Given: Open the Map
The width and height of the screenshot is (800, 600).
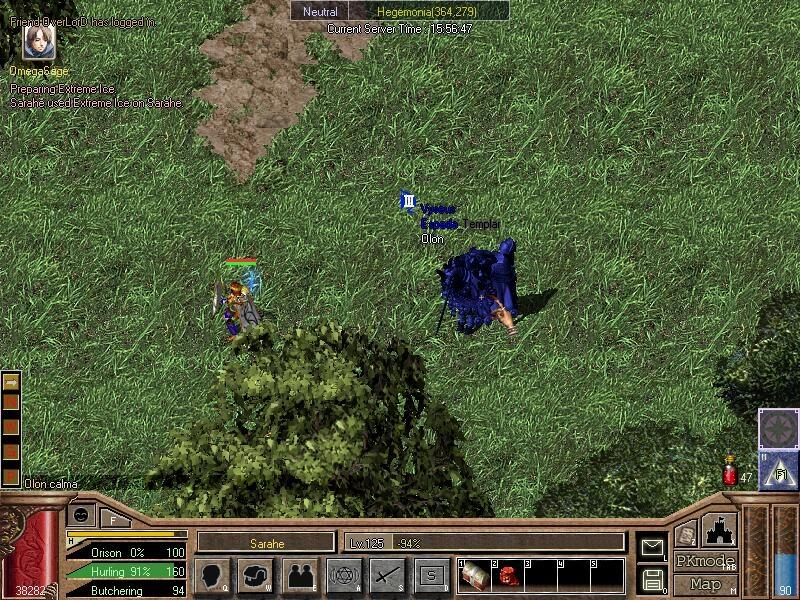Looking at the screenshot, I should 705,584.
